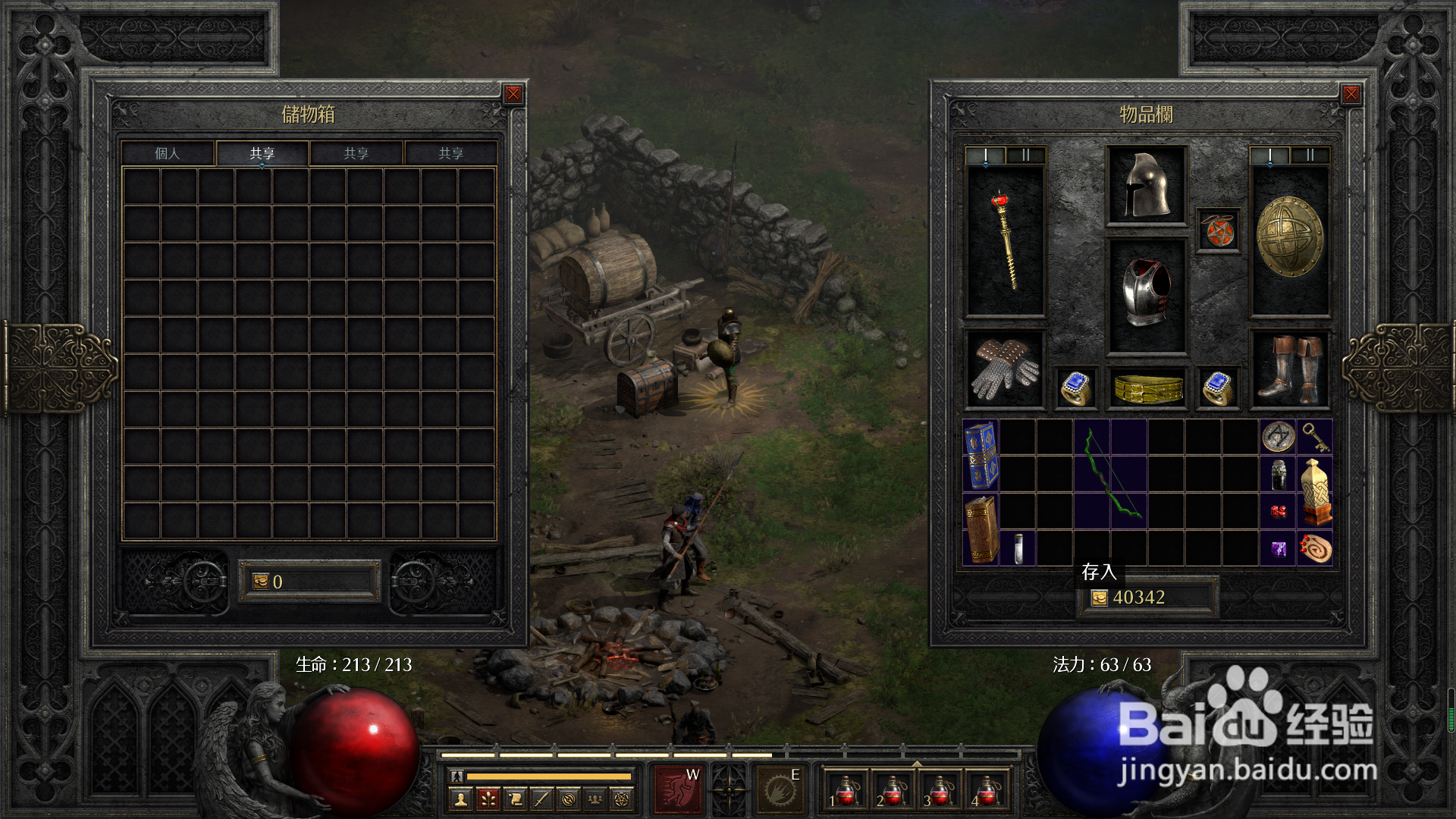The height and width of the screenshot is (819, 1456).
Task: Select the brass key in inventory
Action: click(1315, 437)
